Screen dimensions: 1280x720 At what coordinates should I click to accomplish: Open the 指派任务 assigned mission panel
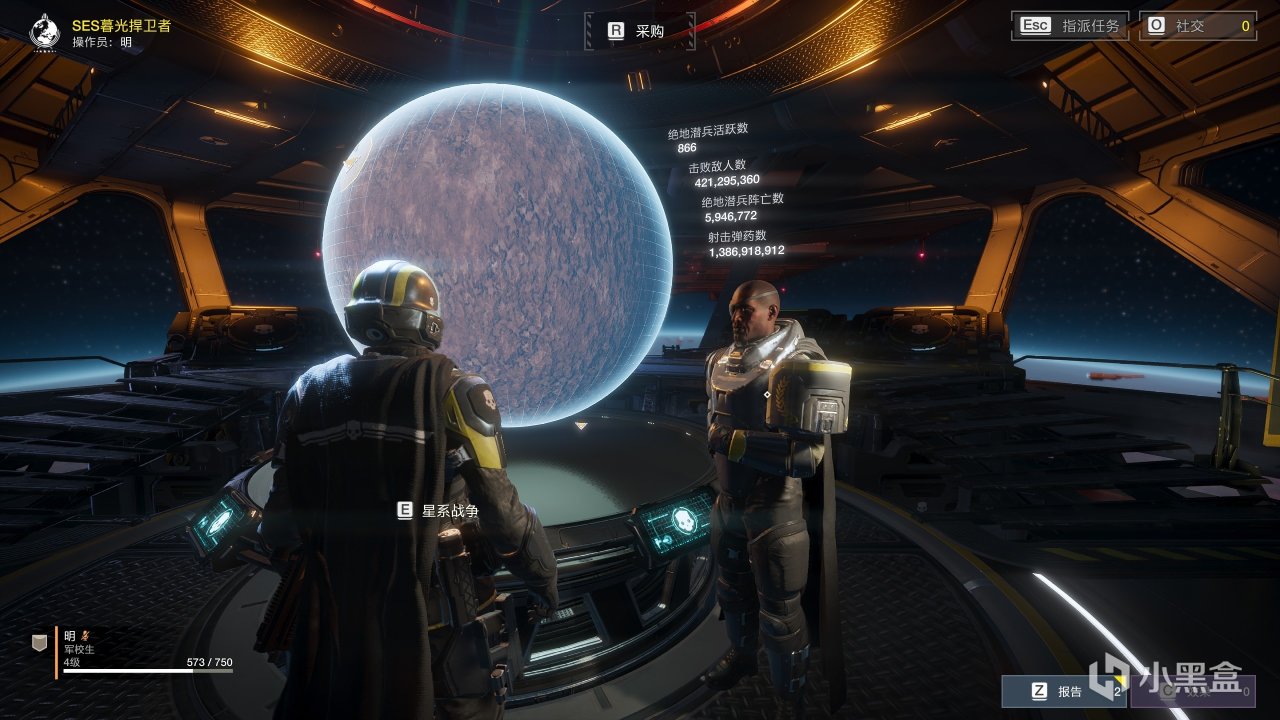coord(1071,26)
